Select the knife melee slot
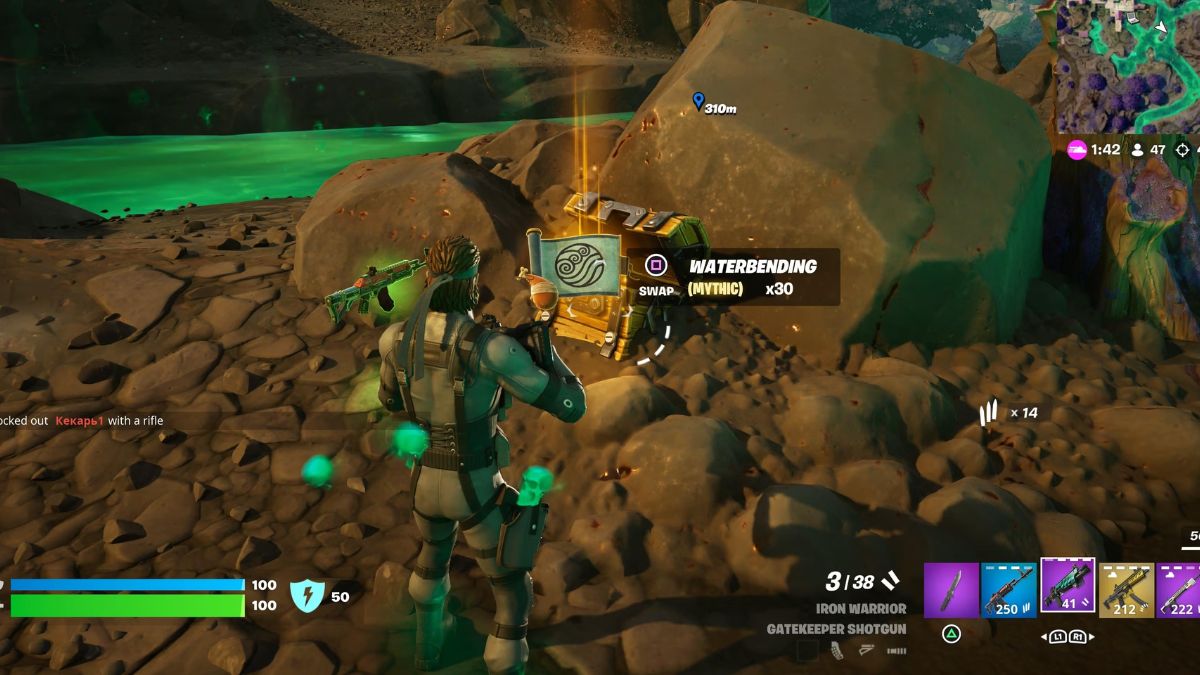Viewport: 1200px width, 675px height. [x=950, y=590]
